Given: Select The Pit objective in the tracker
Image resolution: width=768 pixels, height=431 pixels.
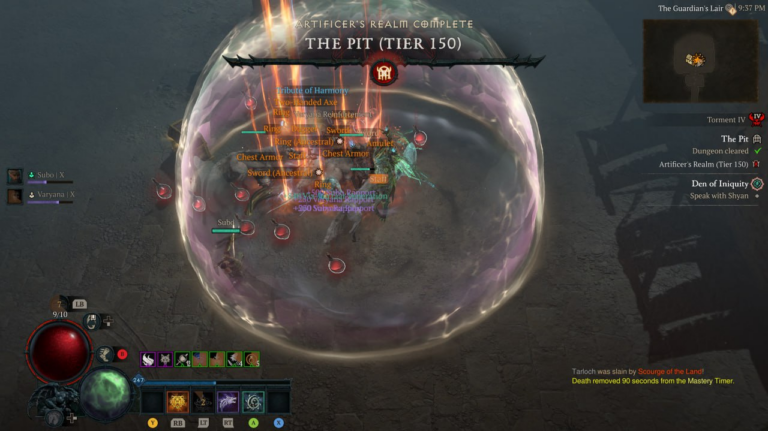Looking at the screenshot, I should click(735, 139).
